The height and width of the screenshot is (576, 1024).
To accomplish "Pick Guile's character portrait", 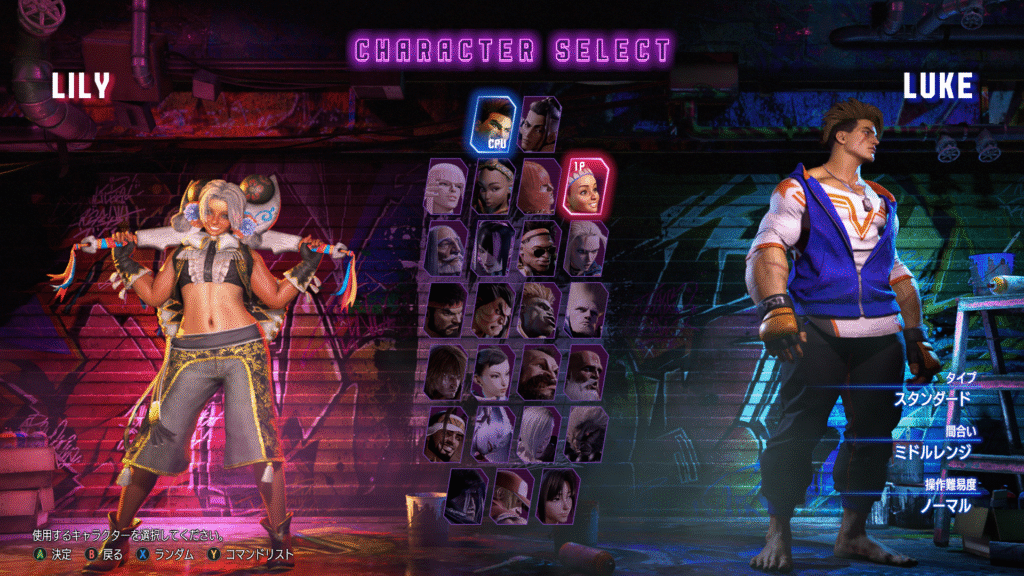I will [586, 310].
